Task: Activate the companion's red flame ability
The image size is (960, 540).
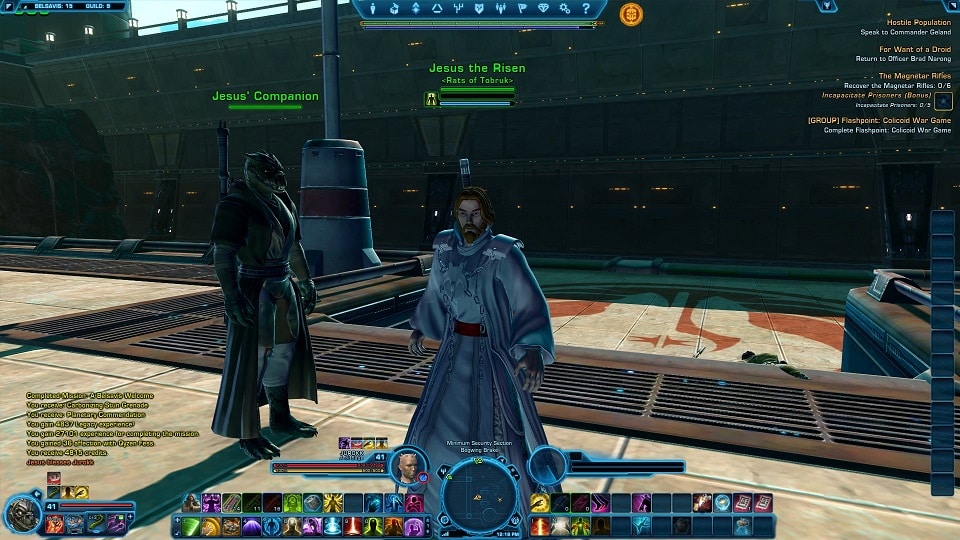Action: click(52, 523)
